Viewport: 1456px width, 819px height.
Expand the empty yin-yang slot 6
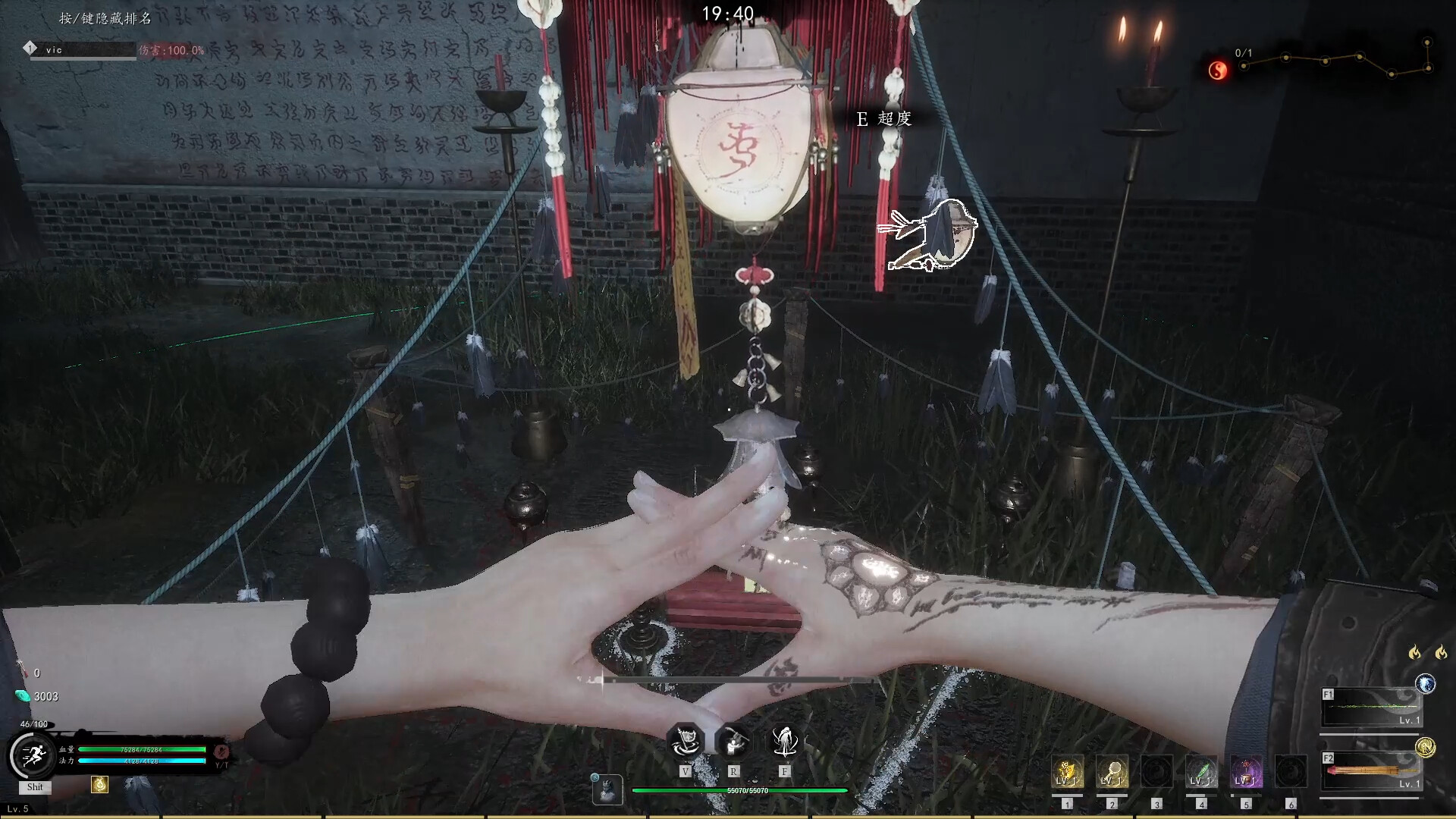[1290, 770]
